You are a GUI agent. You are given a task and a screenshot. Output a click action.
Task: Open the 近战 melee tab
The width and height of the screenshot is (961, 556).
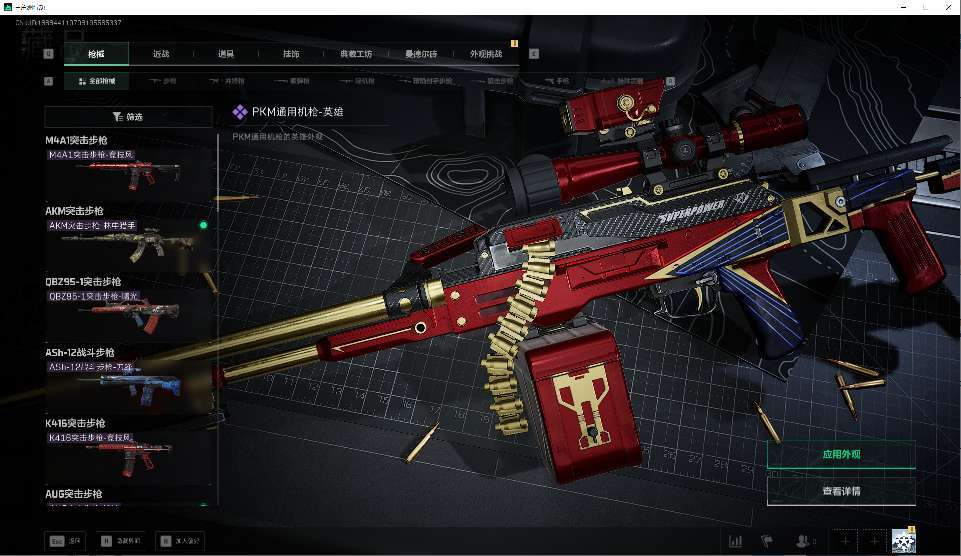click(x=161, y=54)
